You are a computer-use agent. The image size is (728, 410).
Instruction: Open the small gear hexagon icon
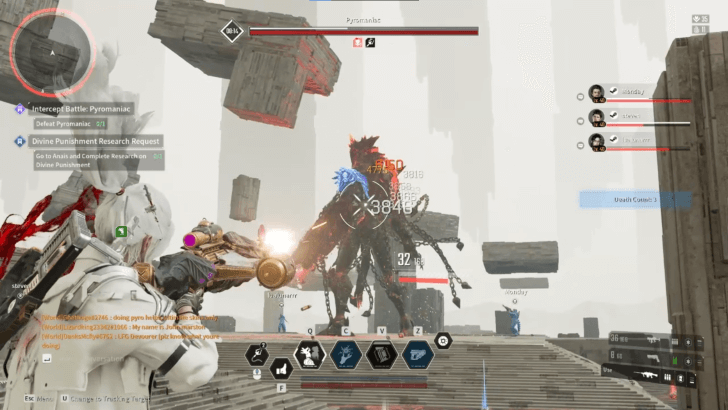tap(444, 340)
